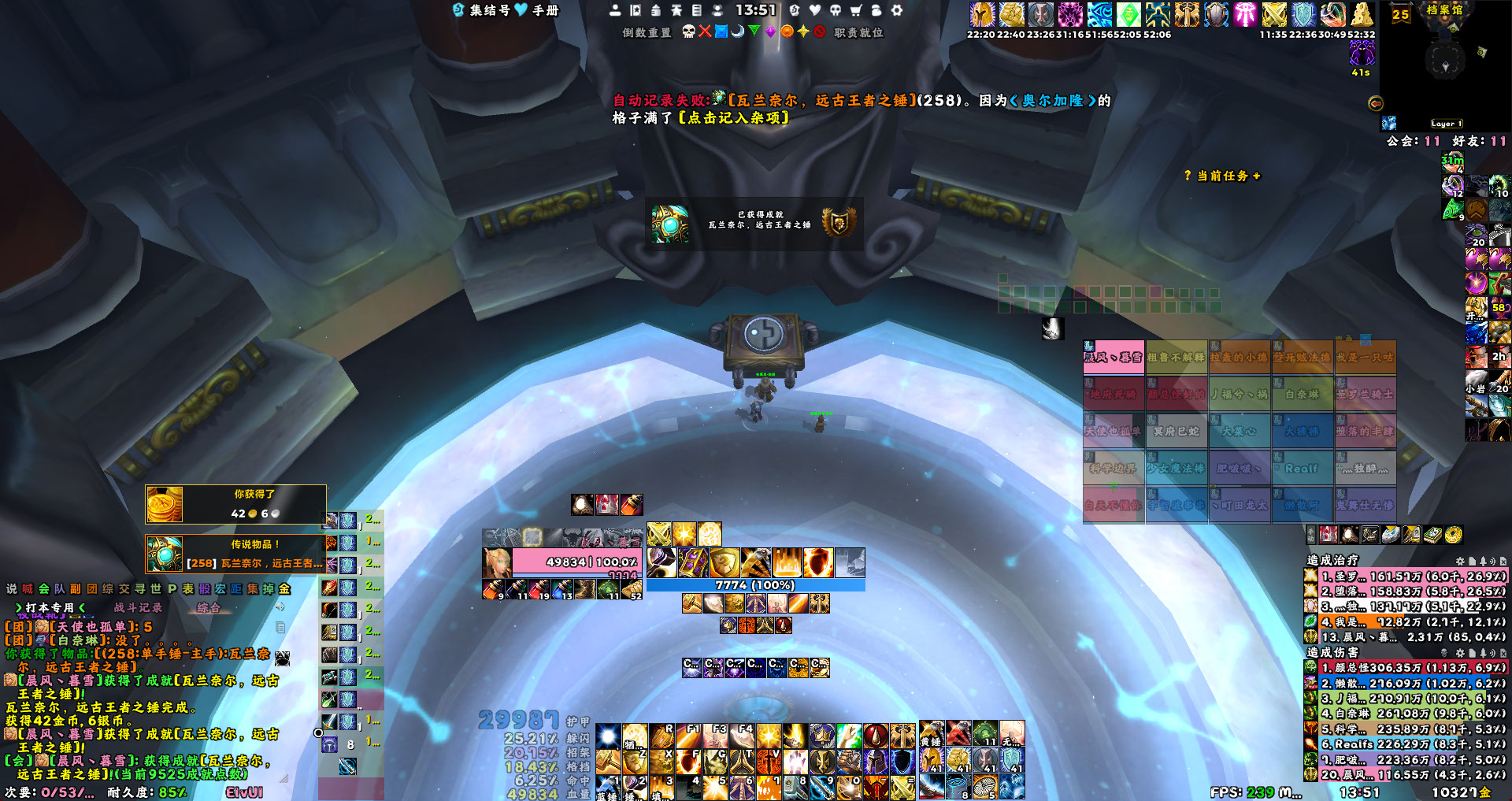Open the shopping cart icon in top bar
This screenshot has height=801, width=1512.
(x=856, y=10)
